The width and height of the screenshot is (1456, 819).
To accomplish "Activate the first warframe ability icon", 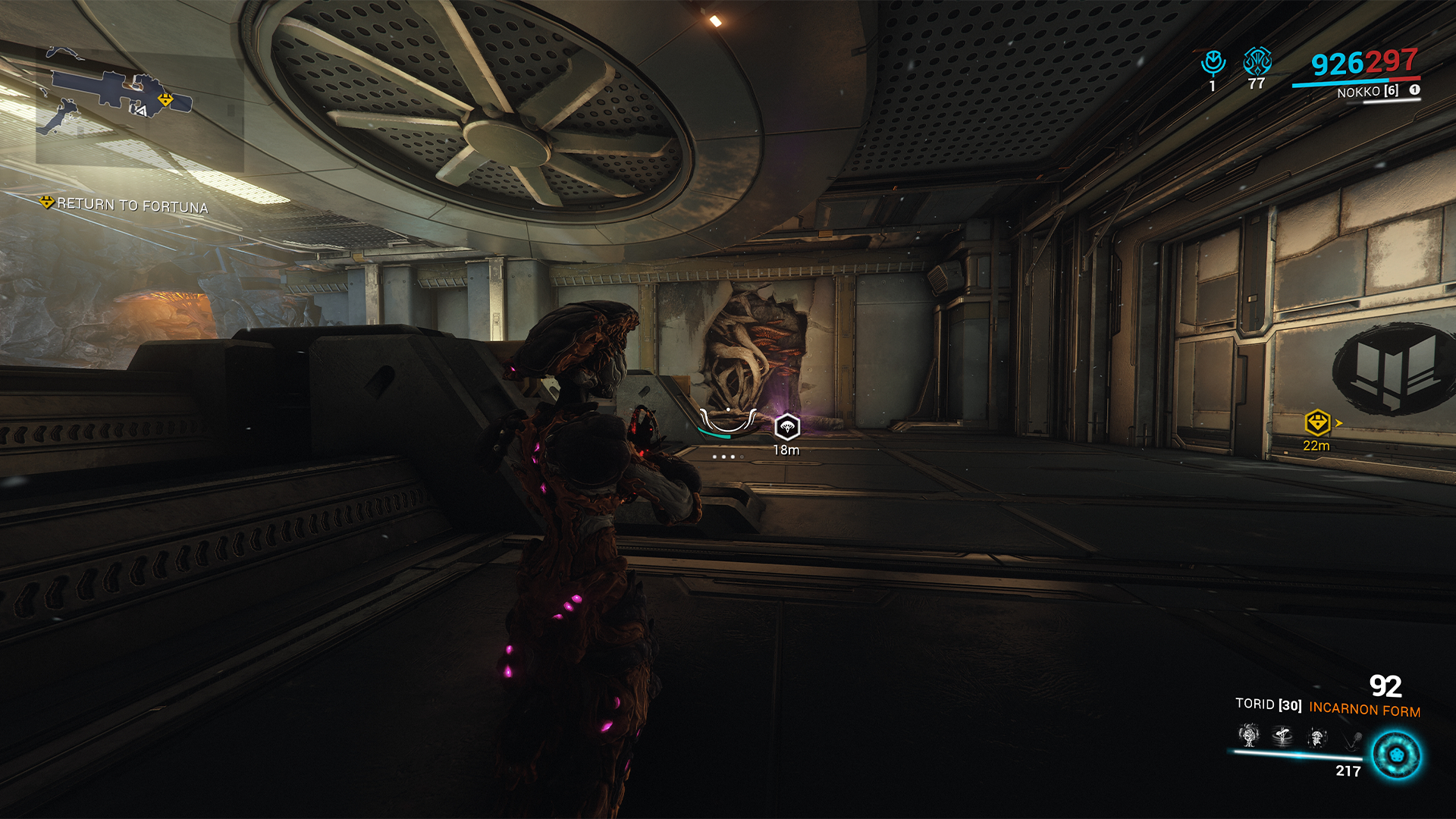I will click(1248, 735).
